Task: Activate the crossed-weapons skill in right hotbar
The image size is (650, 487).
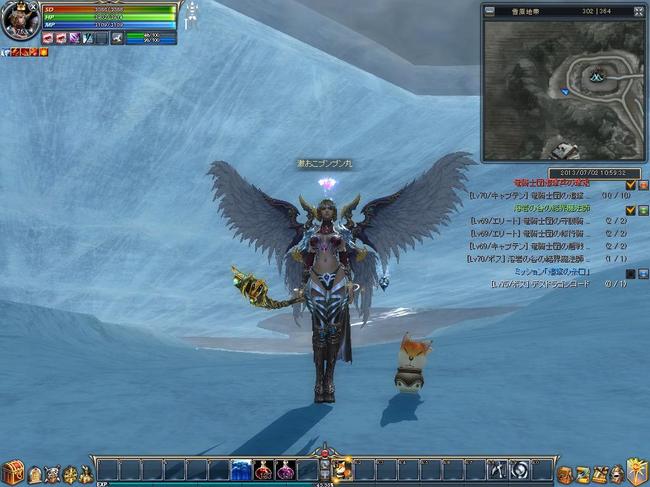Action: click(497, 470)
